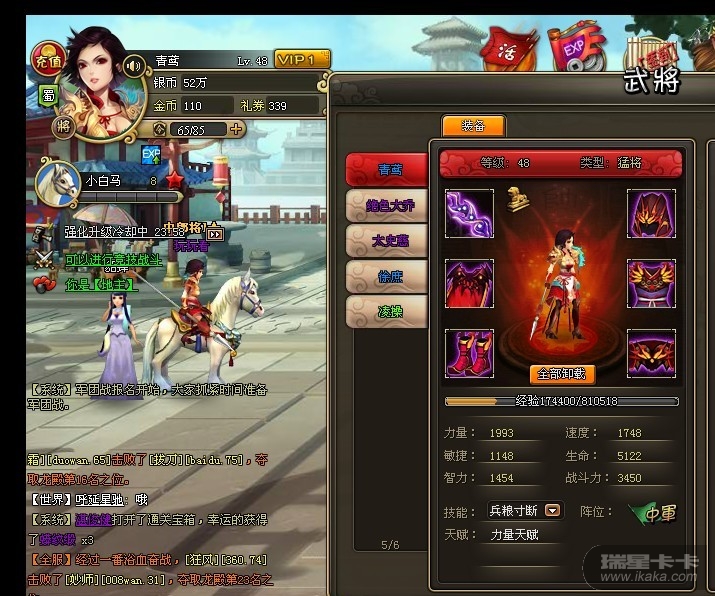
Task: Click the purple whip weapon slot
Action: (470, 214)
